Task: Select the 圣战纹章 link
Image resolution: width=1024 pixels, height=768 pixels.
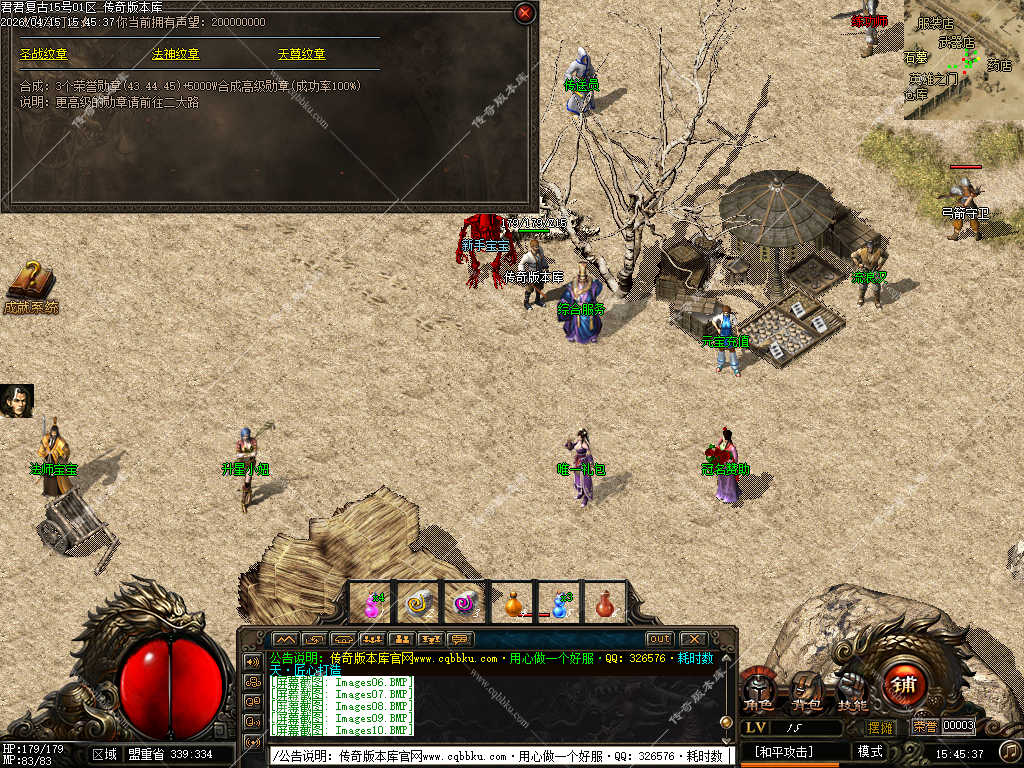Action: point(44,54)
